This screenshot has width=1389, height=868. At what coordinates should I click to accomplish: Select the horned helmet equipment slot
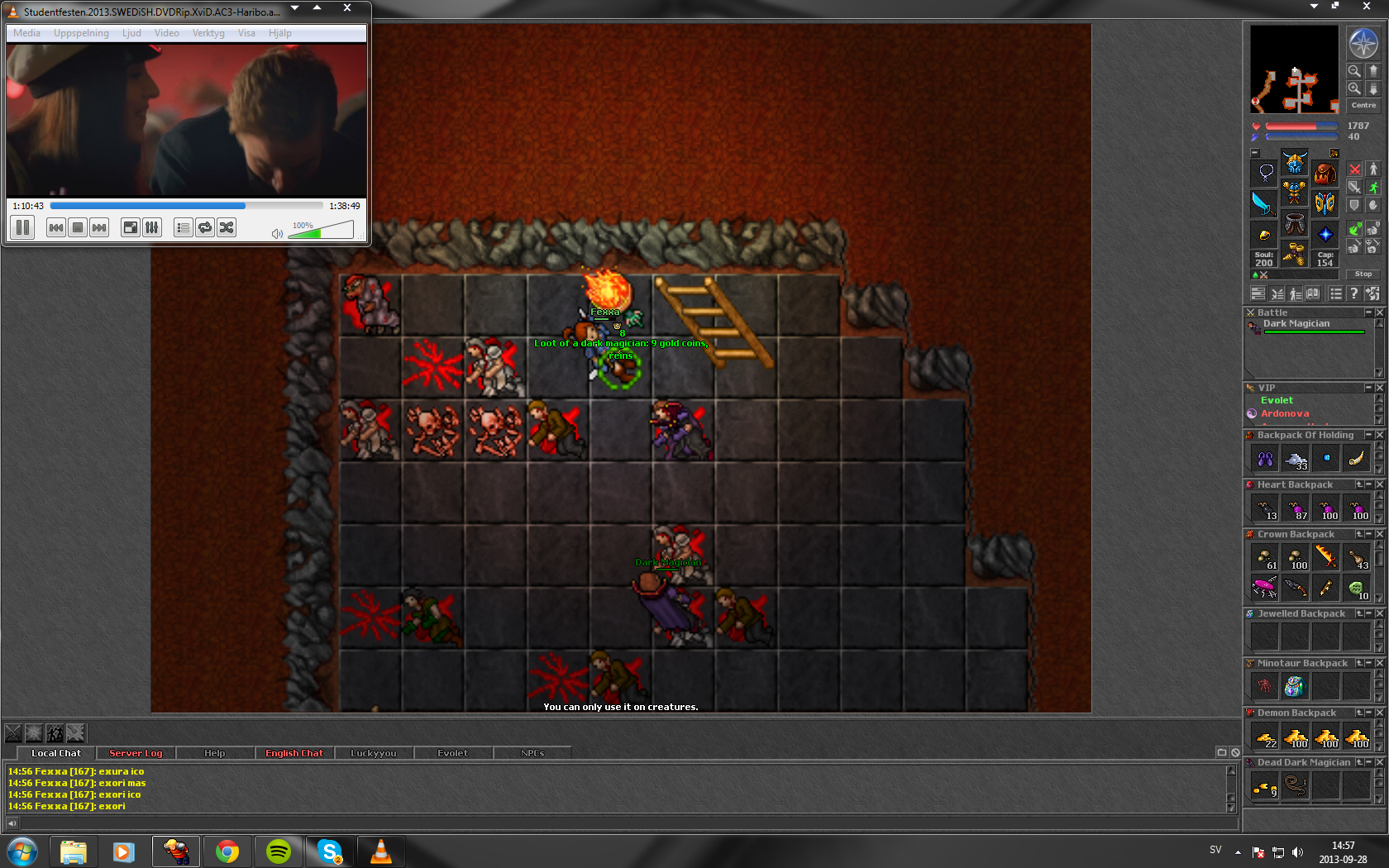[x=1294, y=162]
